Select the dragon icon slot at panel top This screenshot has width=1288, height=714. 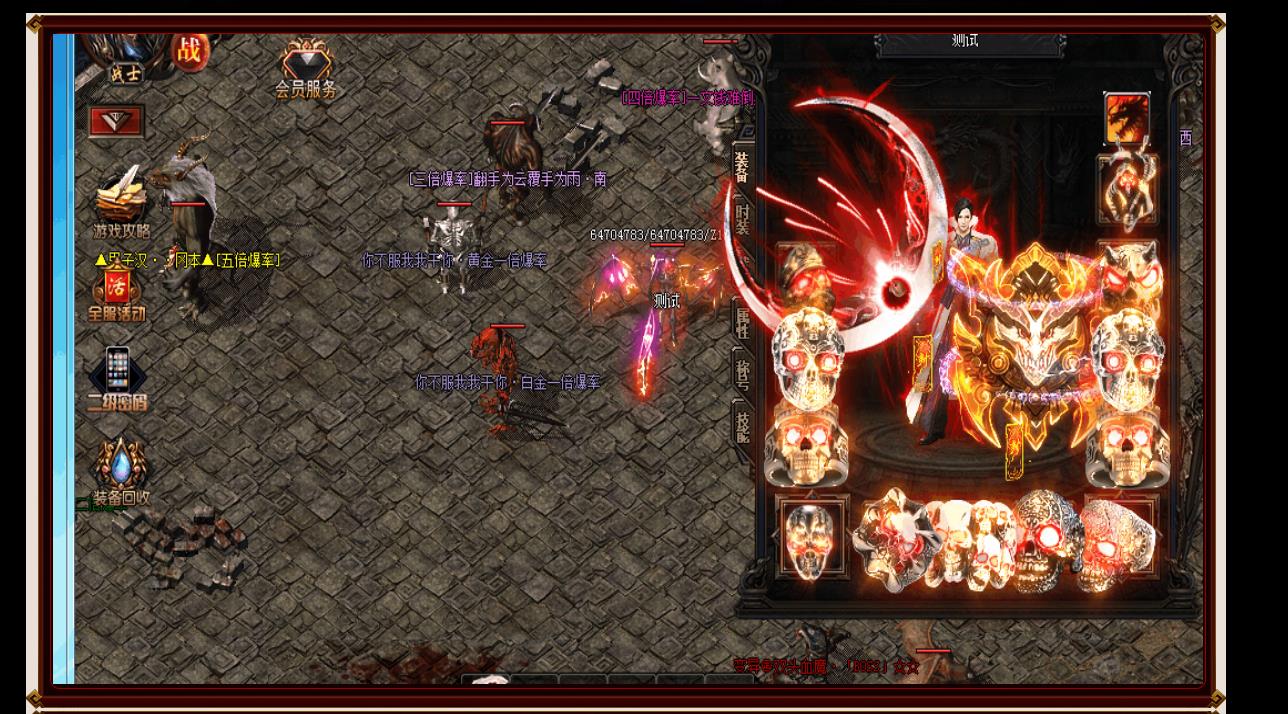tap(1127, 117)
